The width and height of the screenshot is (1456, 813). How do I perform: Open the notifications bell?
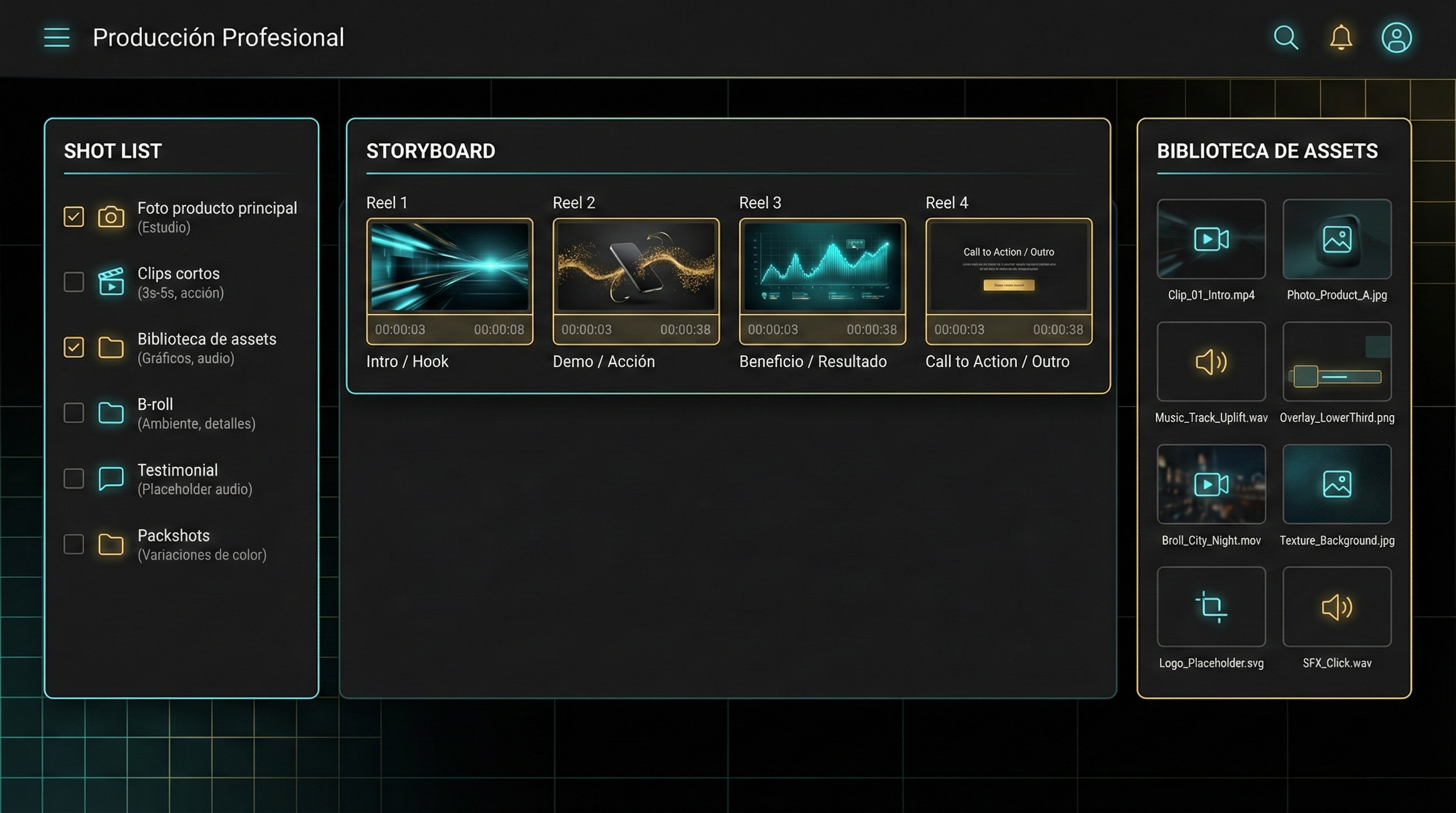[x=1341, y=38]
